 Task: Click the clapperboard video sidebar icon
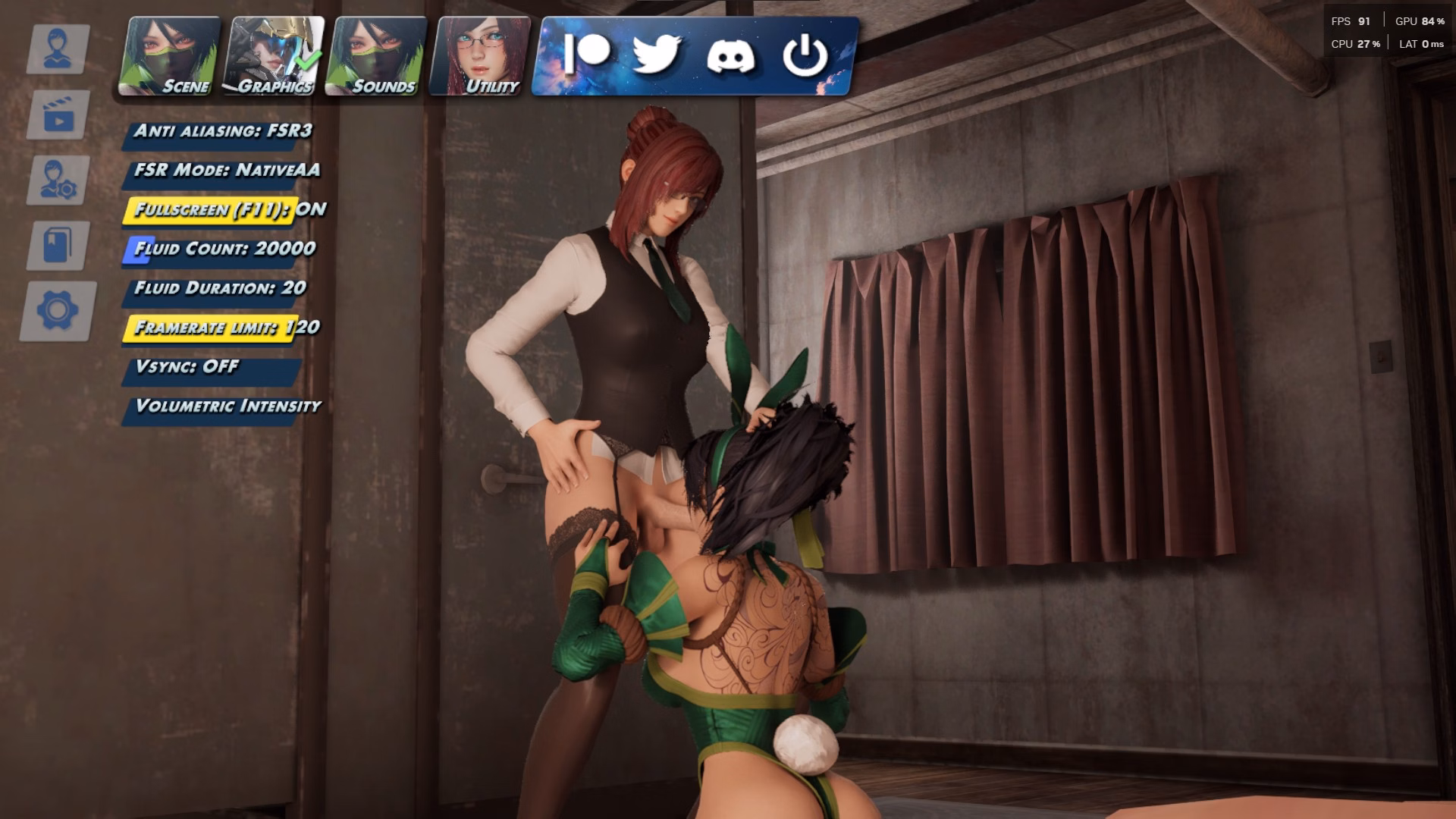tap(58, 115)
